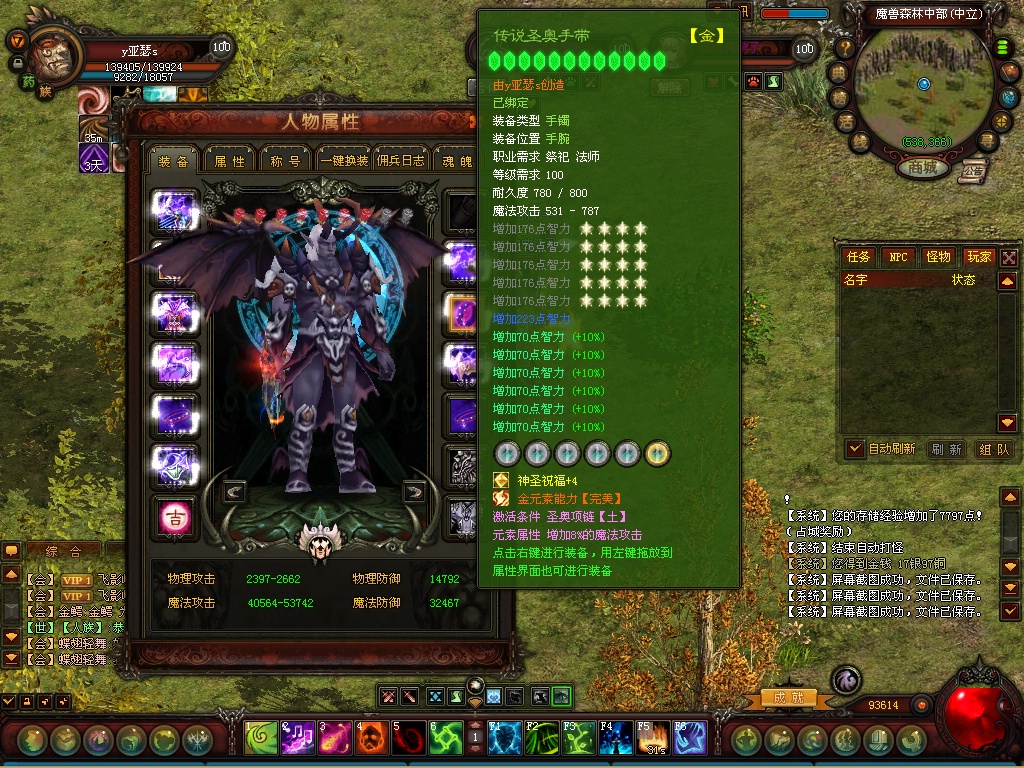Show the NPC list tab
The image size is (1024, 768).
[x=899, y=257]
